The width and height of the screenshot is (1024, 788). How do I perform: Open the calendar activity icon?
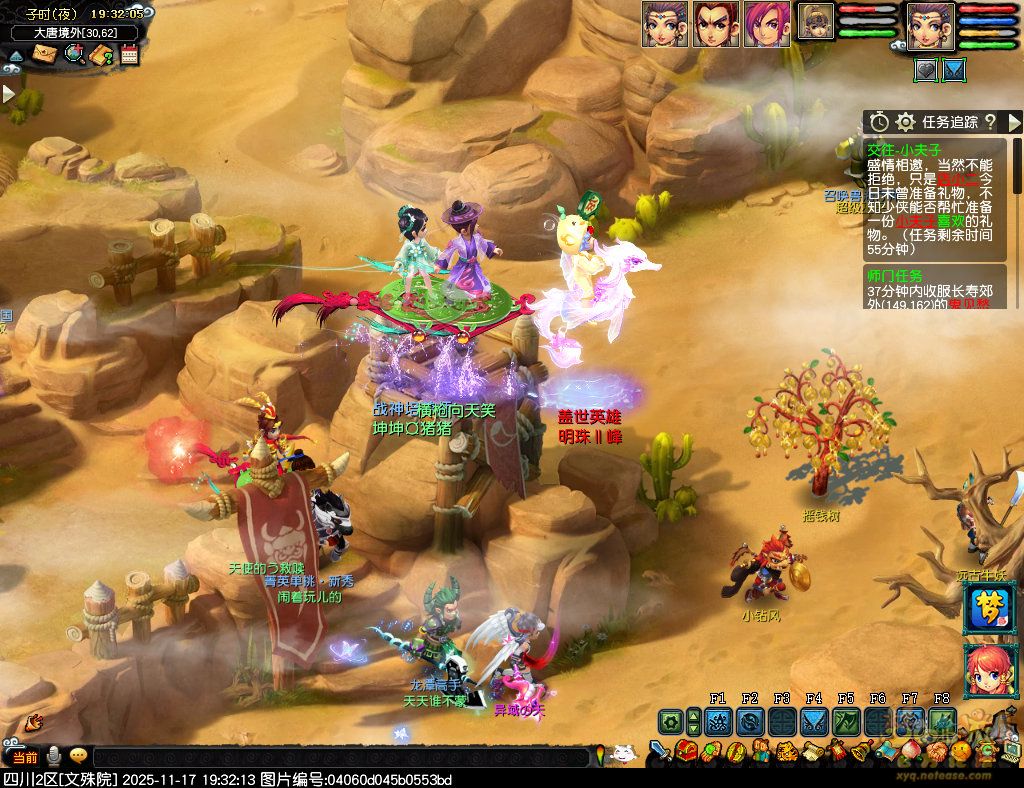point(129,55)
